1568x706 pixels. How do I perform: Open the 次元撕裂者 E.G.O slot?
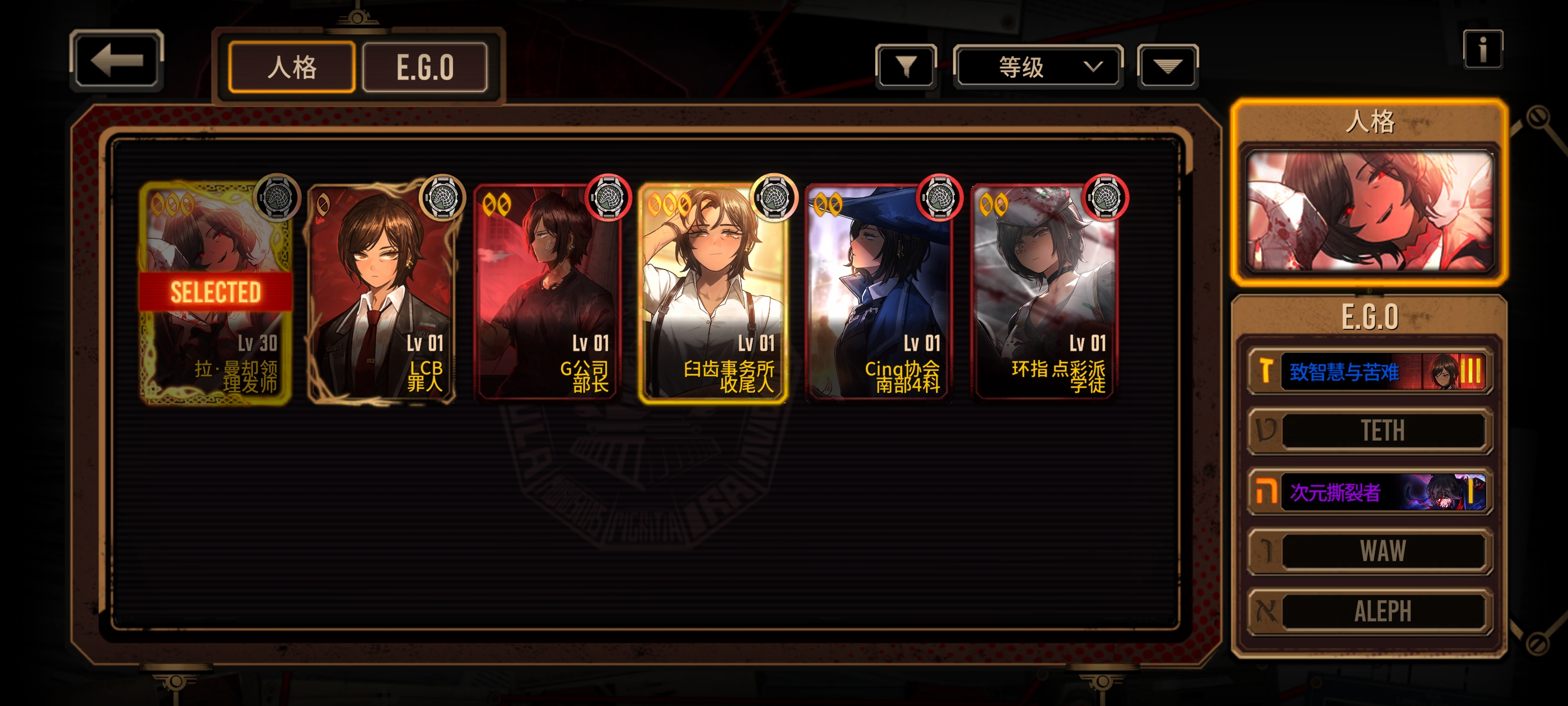[1369, 491]
